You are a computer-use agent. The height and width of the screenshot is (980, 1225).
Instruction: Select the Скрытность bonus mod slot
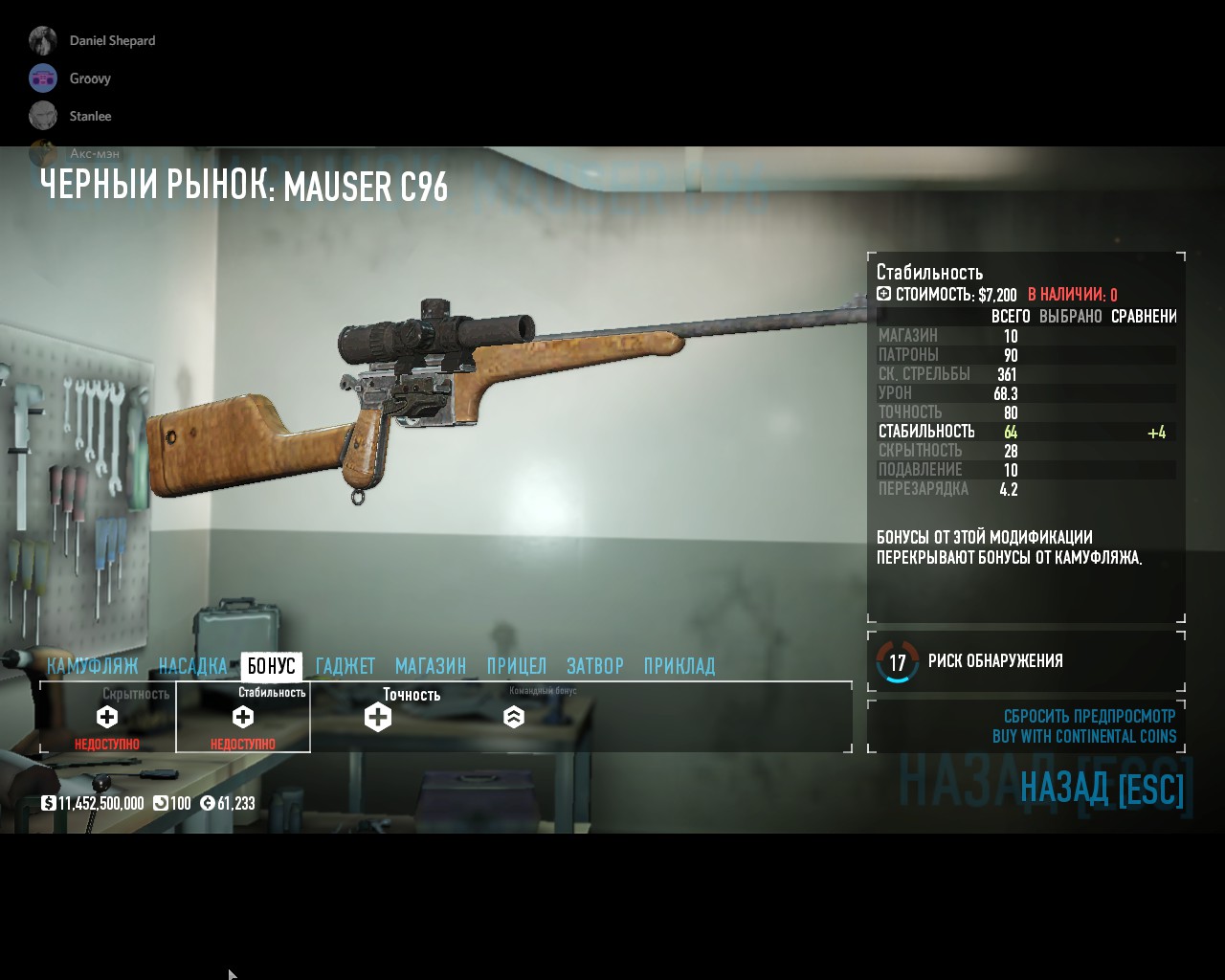pos(107,717)
